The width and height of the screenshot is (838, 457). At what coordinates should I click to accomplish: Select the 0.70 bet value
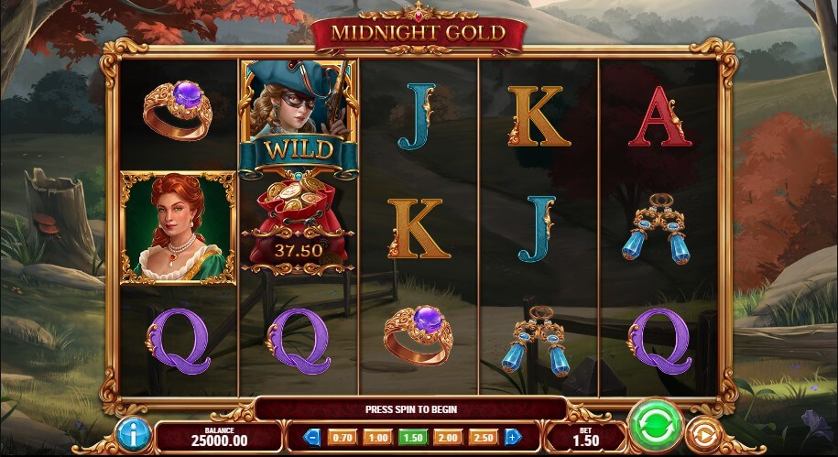tap(342, 437)
